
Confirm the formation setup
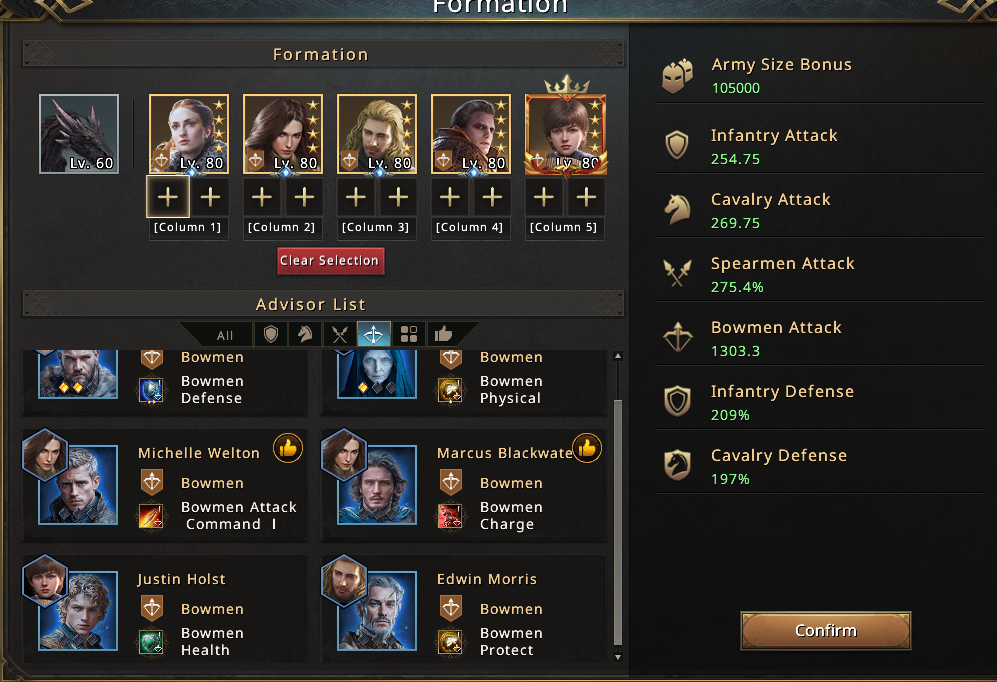(825, 631)
